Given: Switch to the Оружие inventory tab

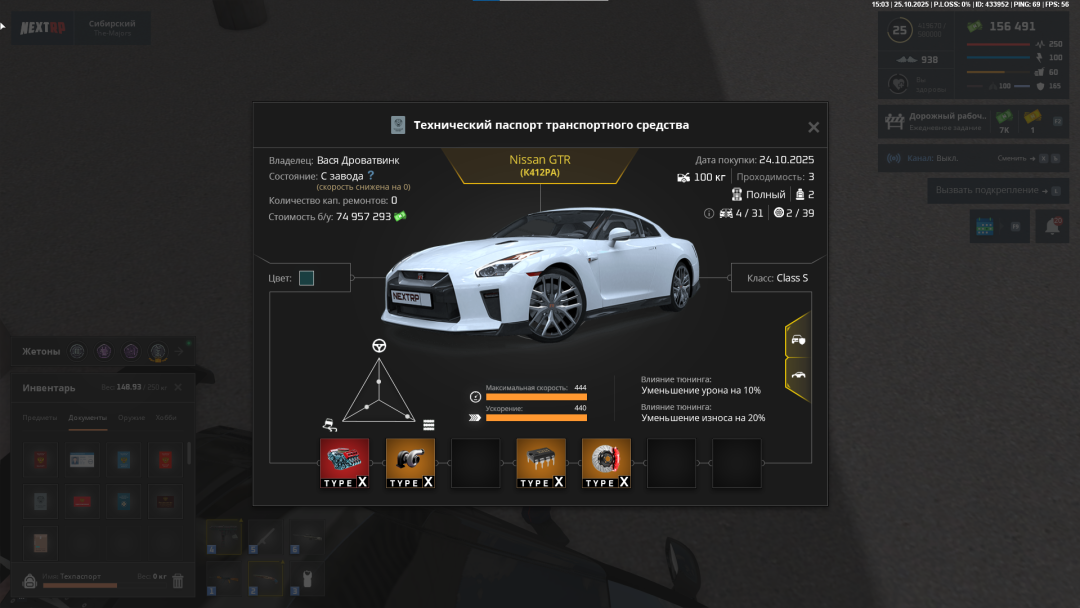Looking at the screenshot, I should (x=131, y=418).
